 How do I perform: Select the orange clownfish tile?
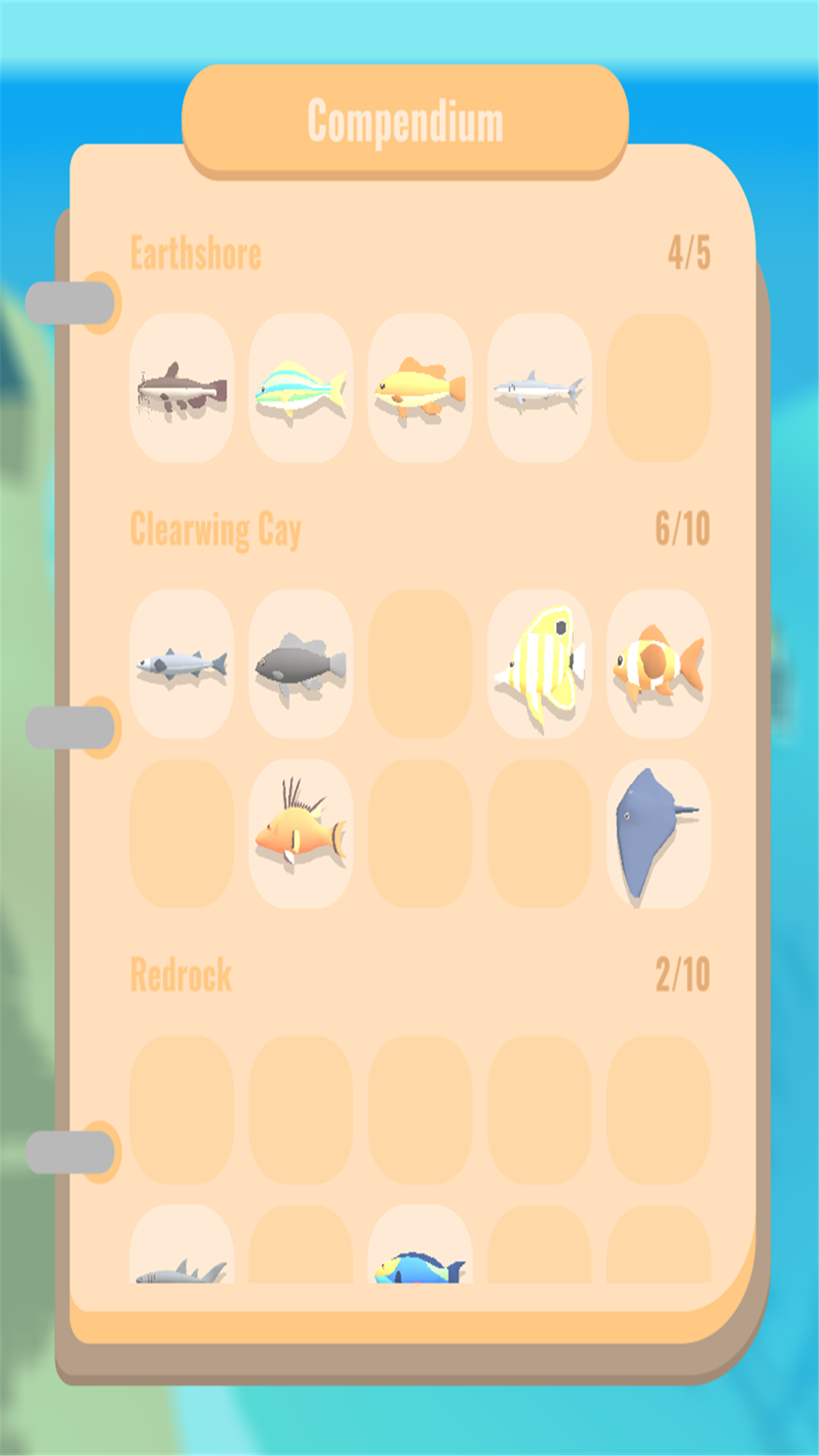click(x=658, y=664)
